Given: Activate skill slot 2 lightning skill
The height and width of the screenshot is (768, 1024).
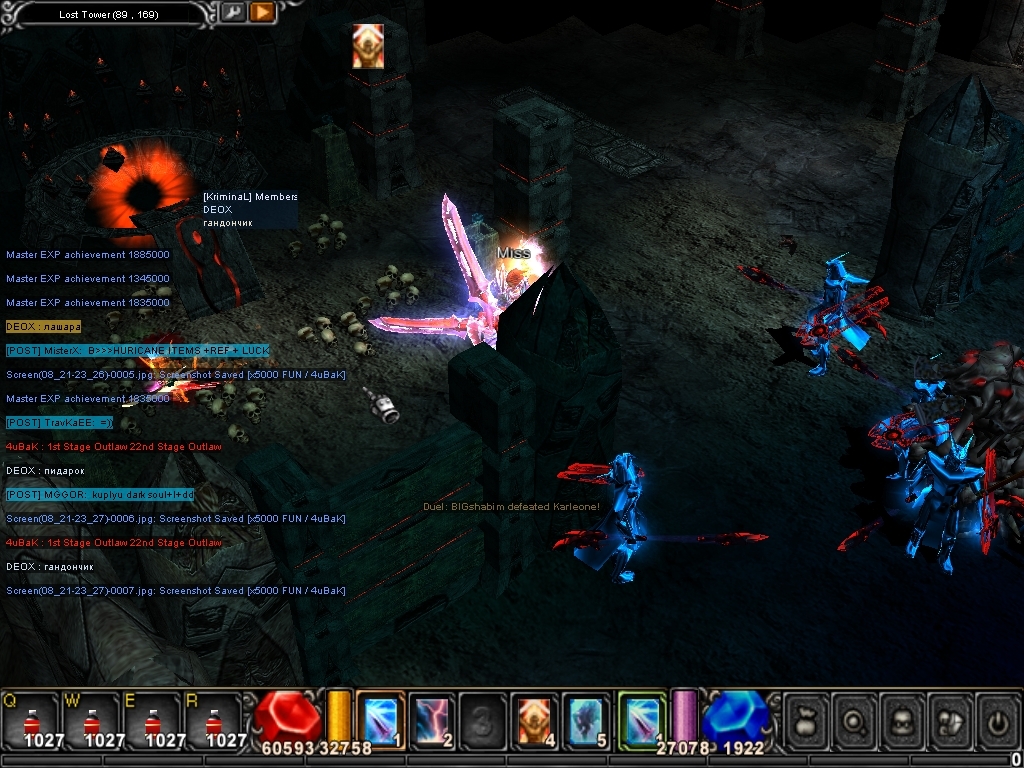Looking at the screenshot, I should pos(432,720).
